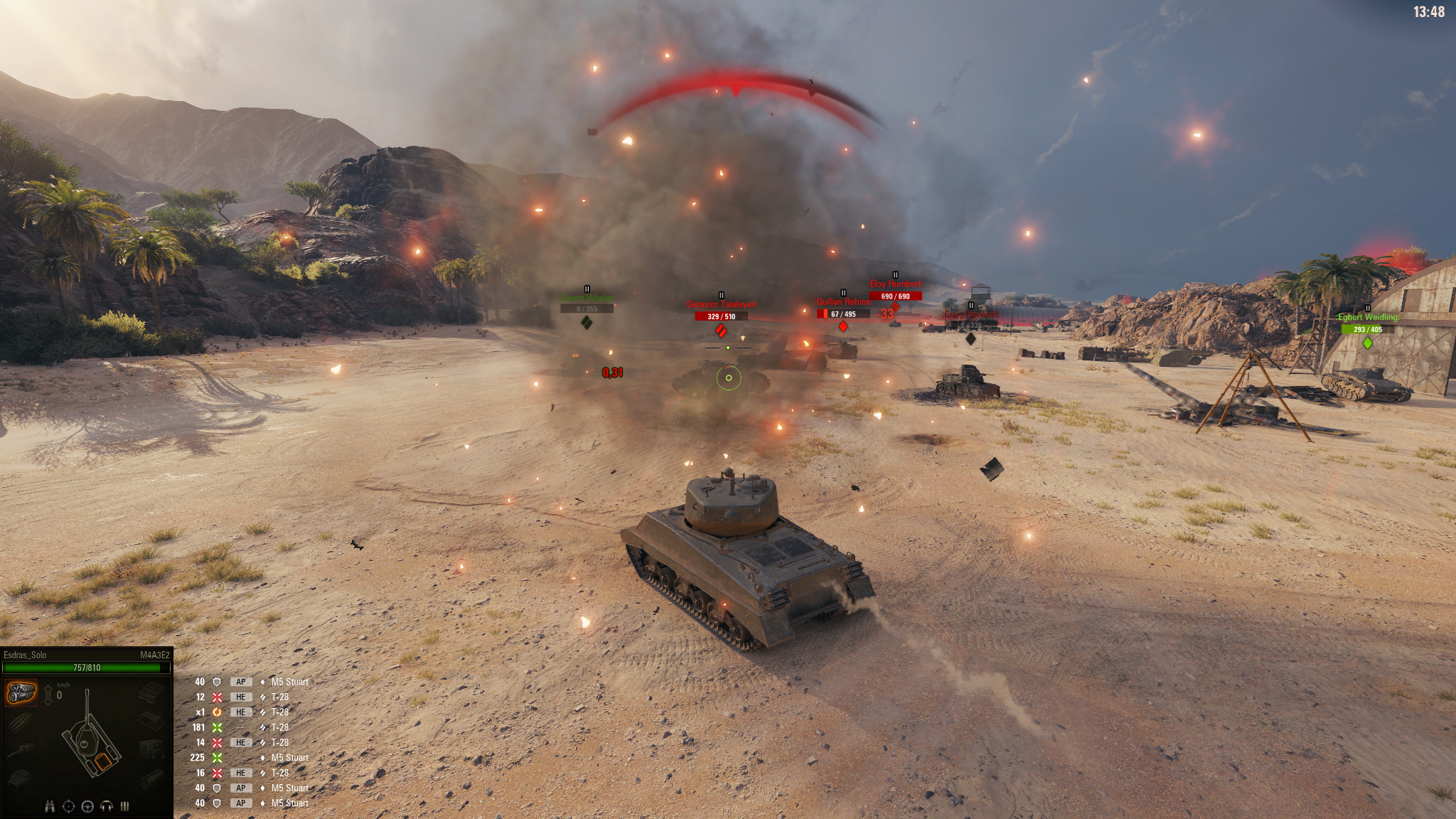Click the x1 critical hit log entry
The image size is (1456, 819).
point(249,712)
